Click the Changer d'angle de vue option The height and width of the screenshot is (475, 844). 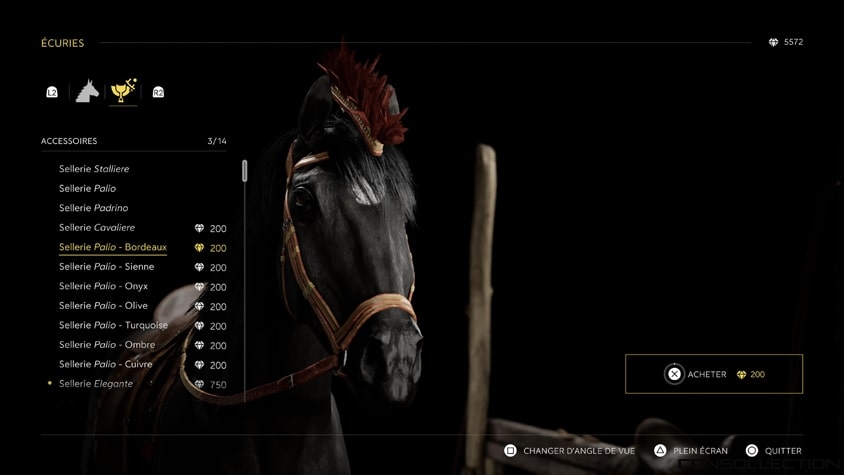[569, 451]
